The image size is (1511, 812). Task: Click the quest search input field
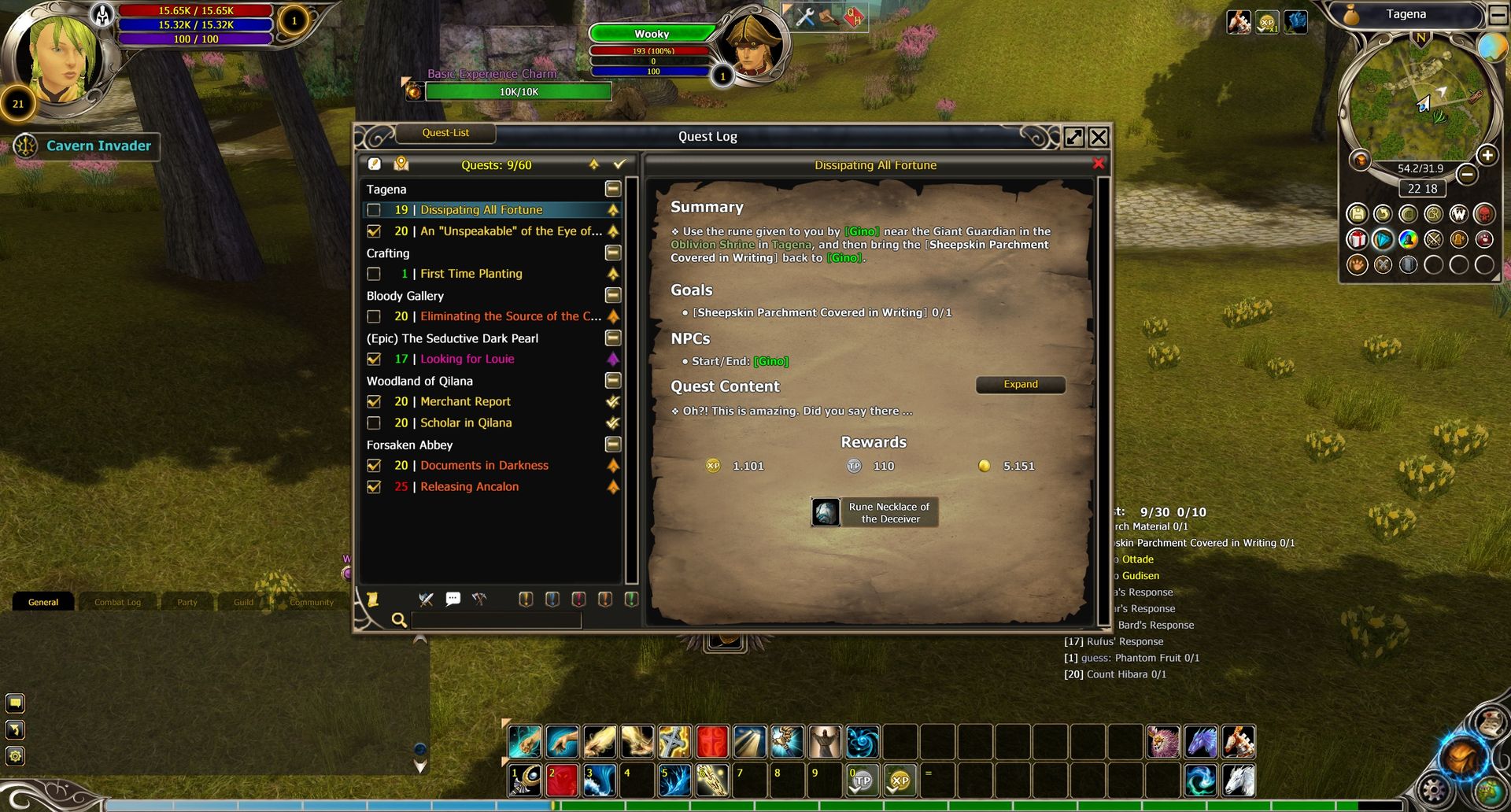pos(496,620)
